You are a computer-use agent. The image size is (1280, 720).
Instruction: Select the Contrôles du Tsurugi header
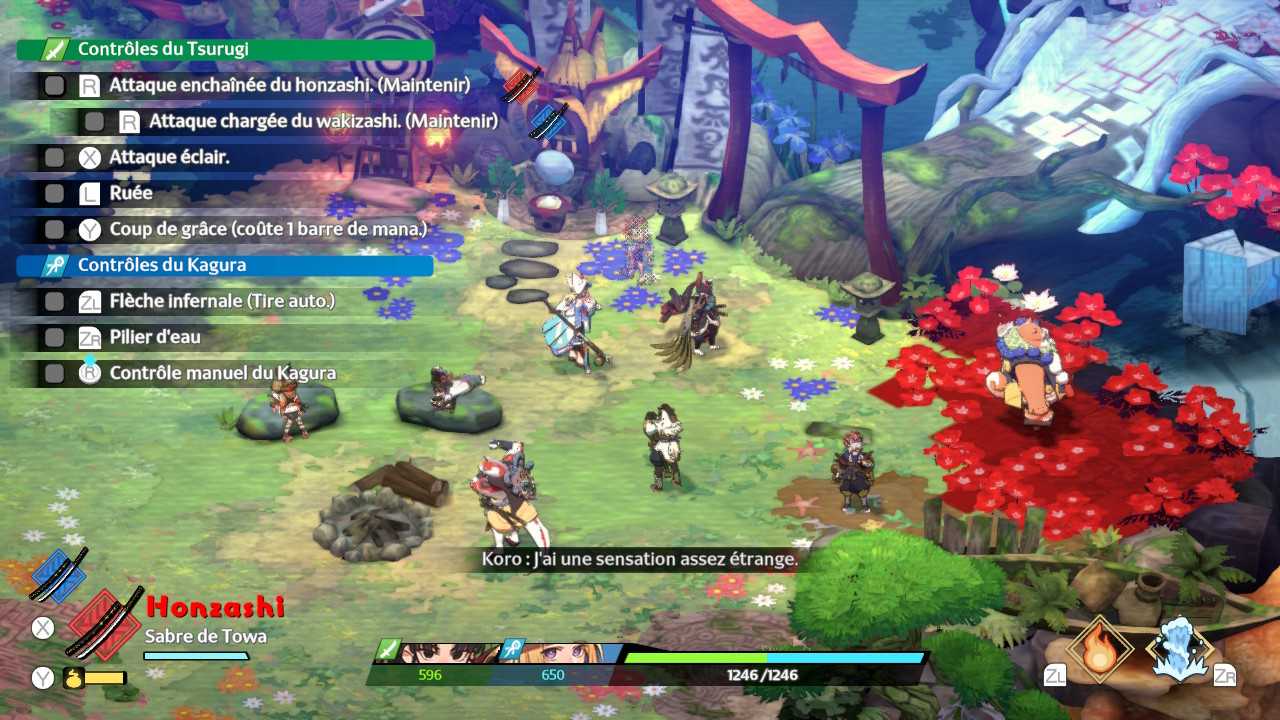[x=226, y=49]
